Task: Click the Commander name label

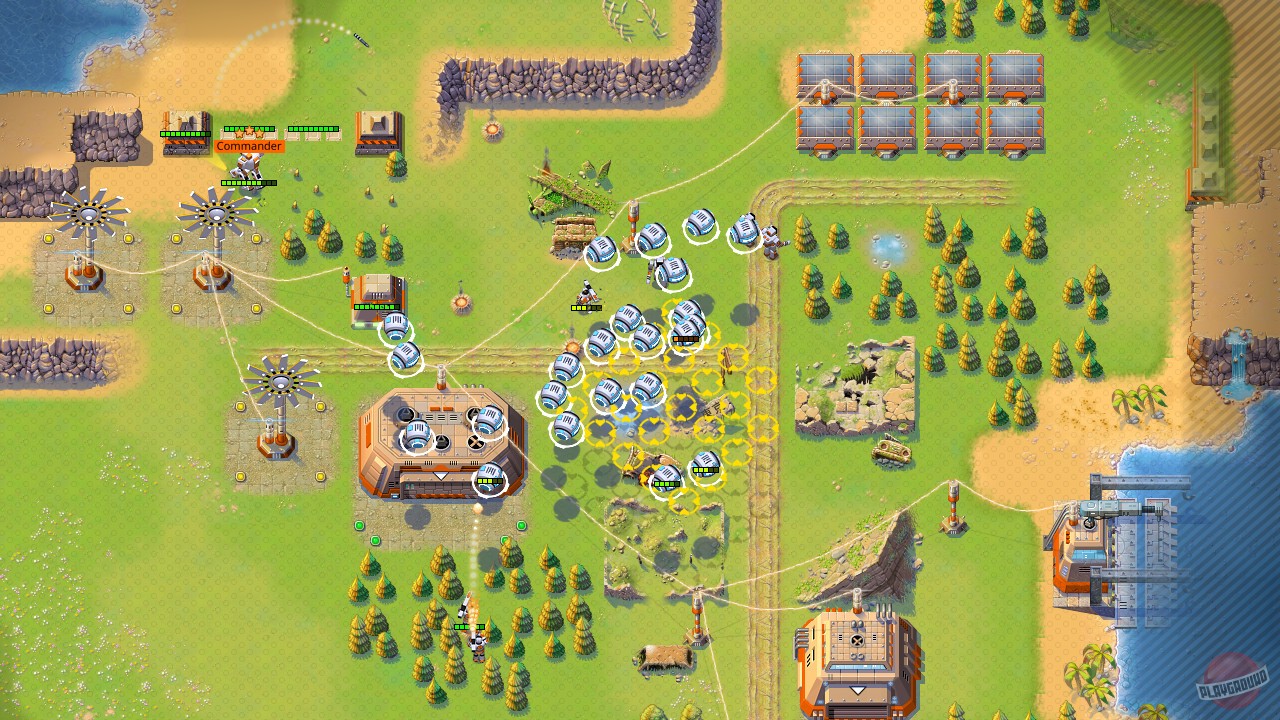Action: [x=248, y=146]
